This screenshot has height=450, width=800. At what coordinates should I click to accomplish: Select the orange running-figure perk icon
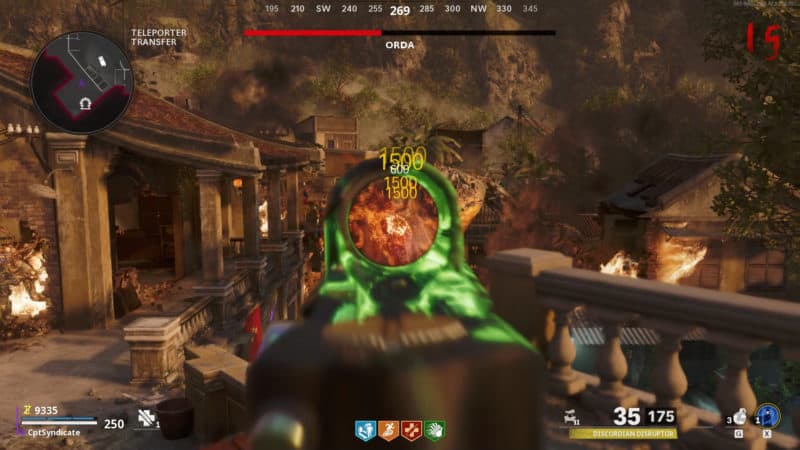pos(389,431)
